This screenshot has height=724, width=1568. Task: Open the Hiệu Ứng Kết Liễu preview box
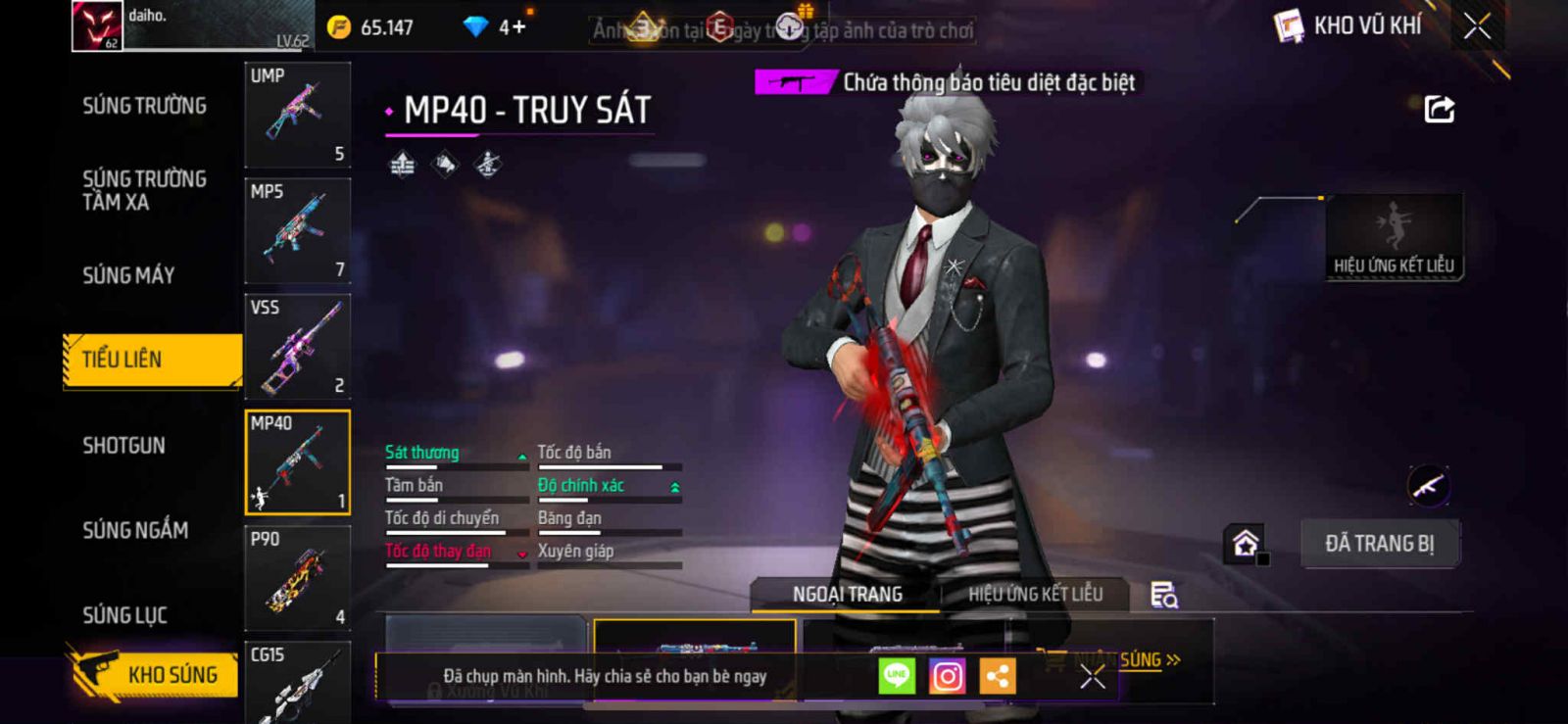(x=1394, y=236)
